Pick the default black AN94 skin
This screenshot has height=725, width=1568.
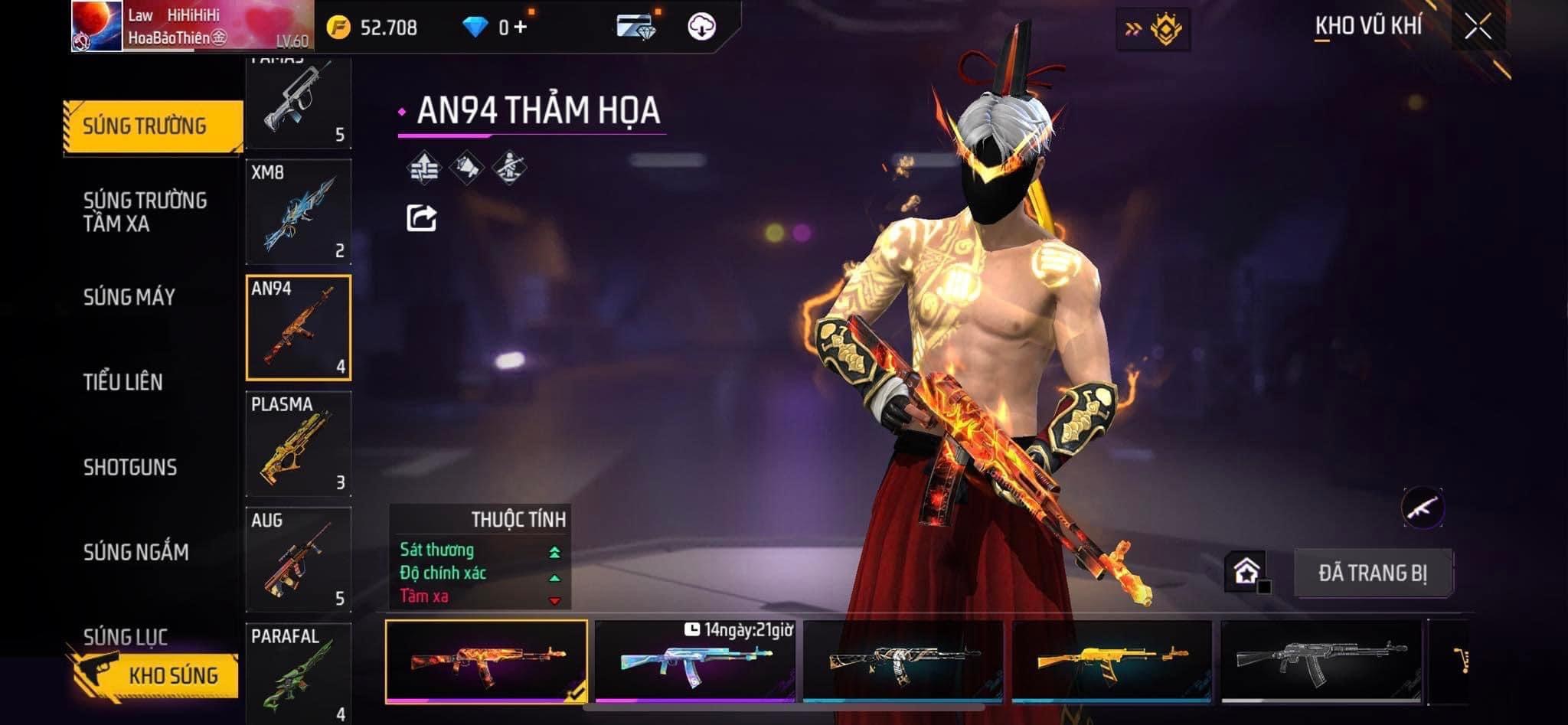tap(1321, 661)
